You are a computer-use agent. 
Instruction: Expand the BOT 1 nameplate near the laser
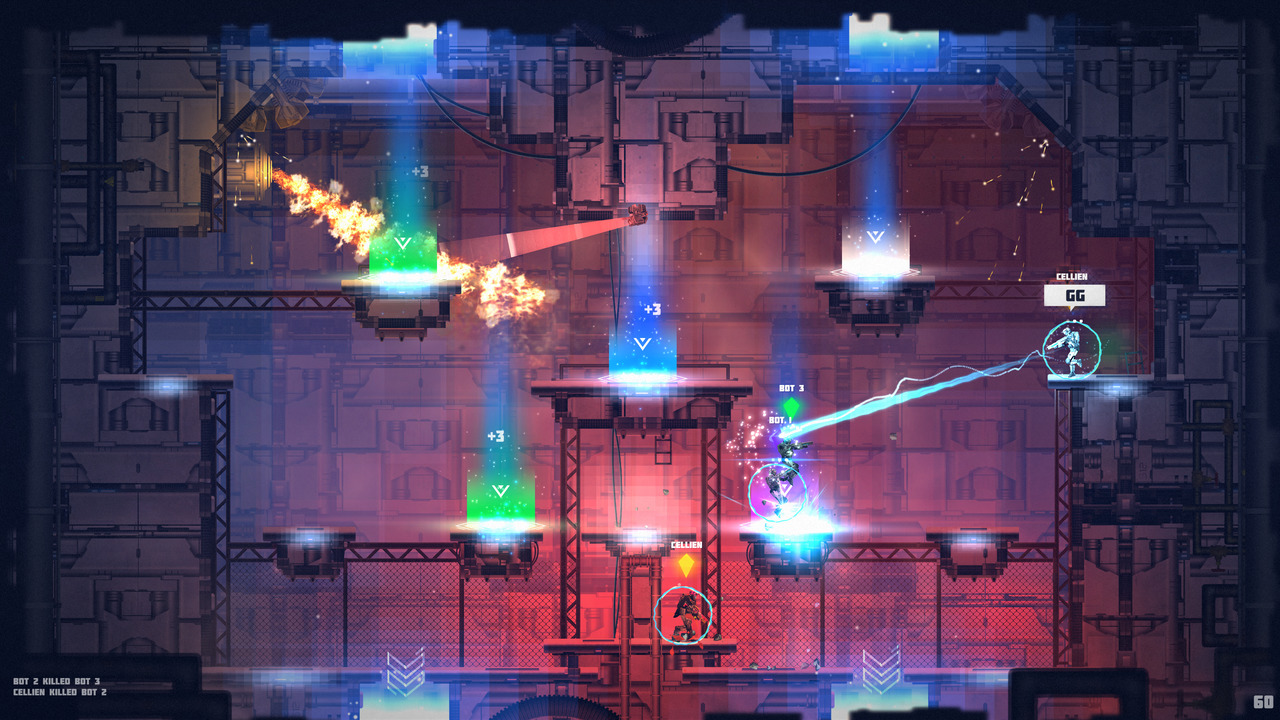[x=779, y=419]
